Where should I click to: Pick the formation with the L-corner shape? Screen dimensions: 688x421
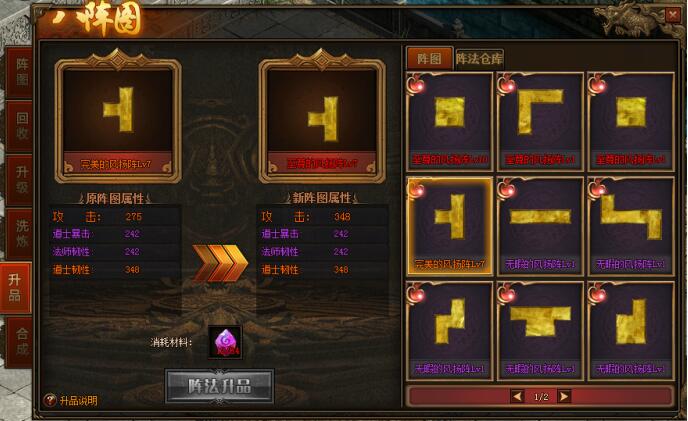pos(540,120)
